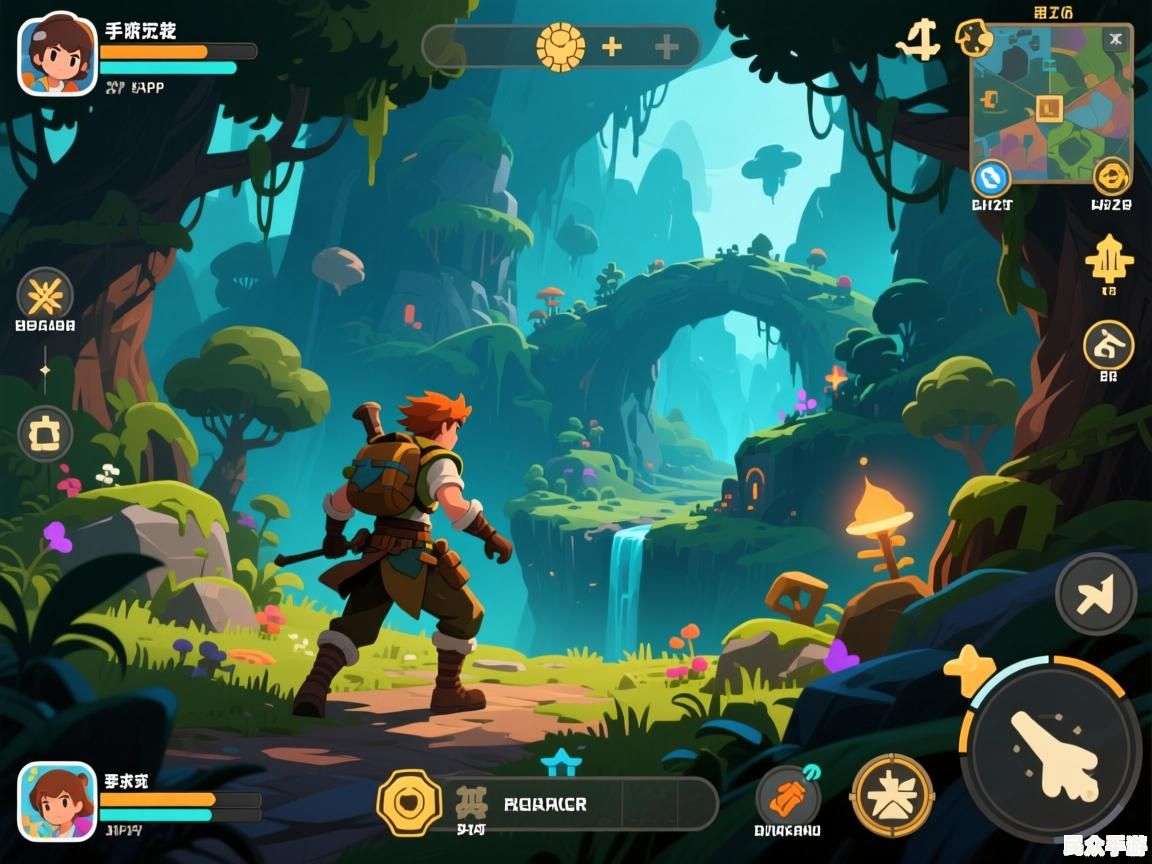Screen dimensions: 1152x864
Task: Click the gold circular icon below the minimap
Action: click(x=1111, y=178)
